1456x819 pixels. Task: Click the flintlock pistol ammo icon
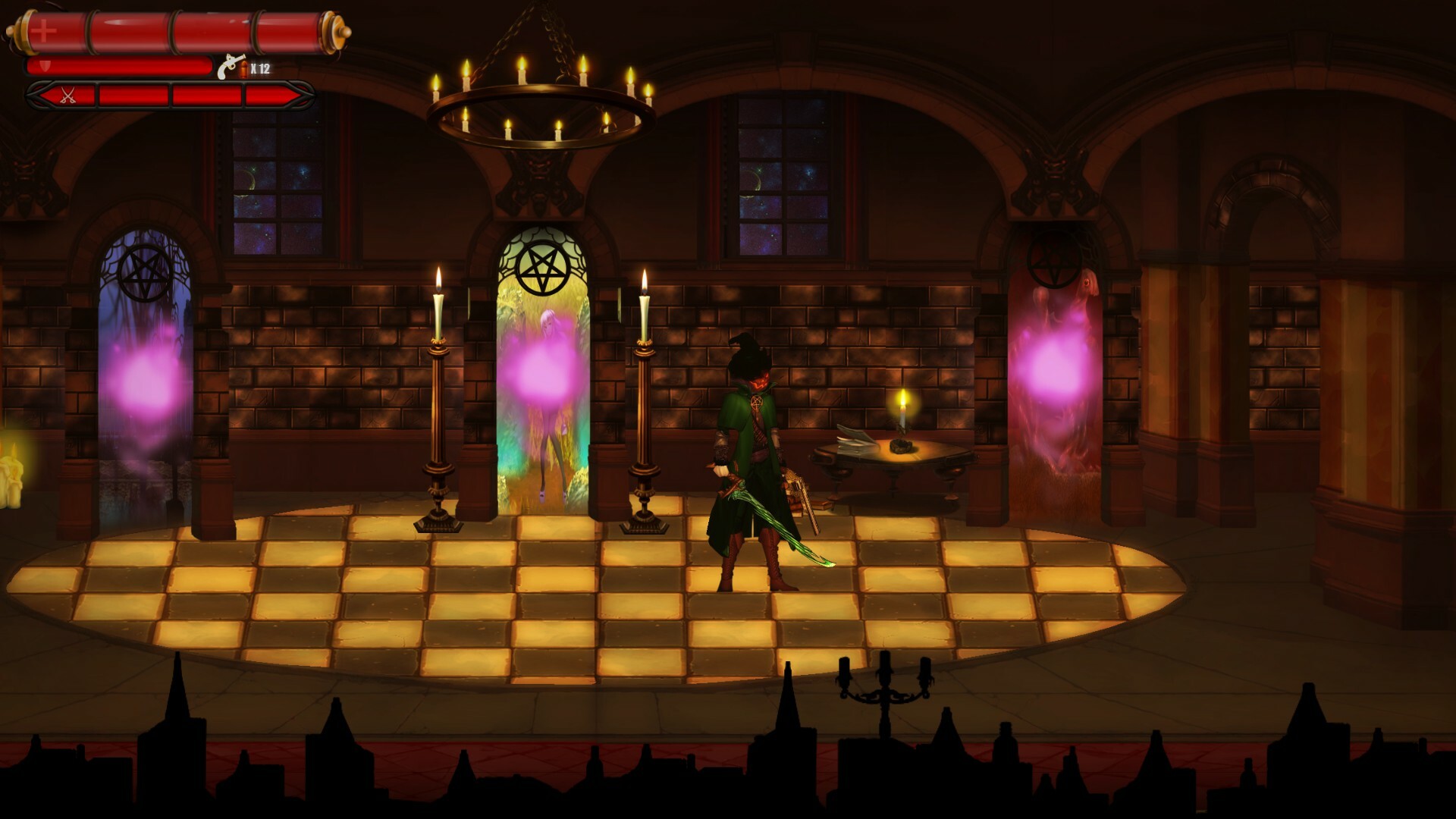pos(230,67)
